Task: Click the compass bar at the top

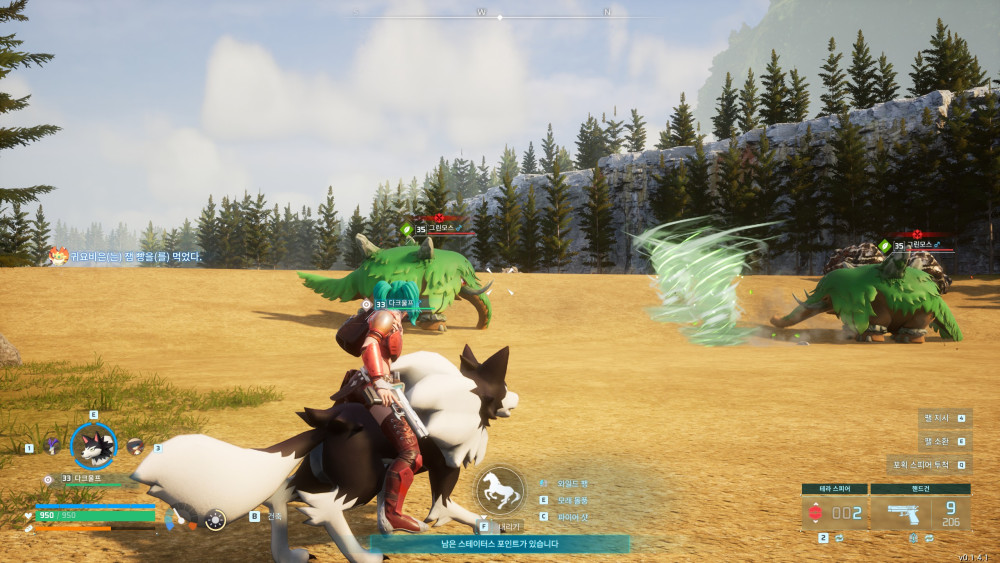Action: click(500, 17)
